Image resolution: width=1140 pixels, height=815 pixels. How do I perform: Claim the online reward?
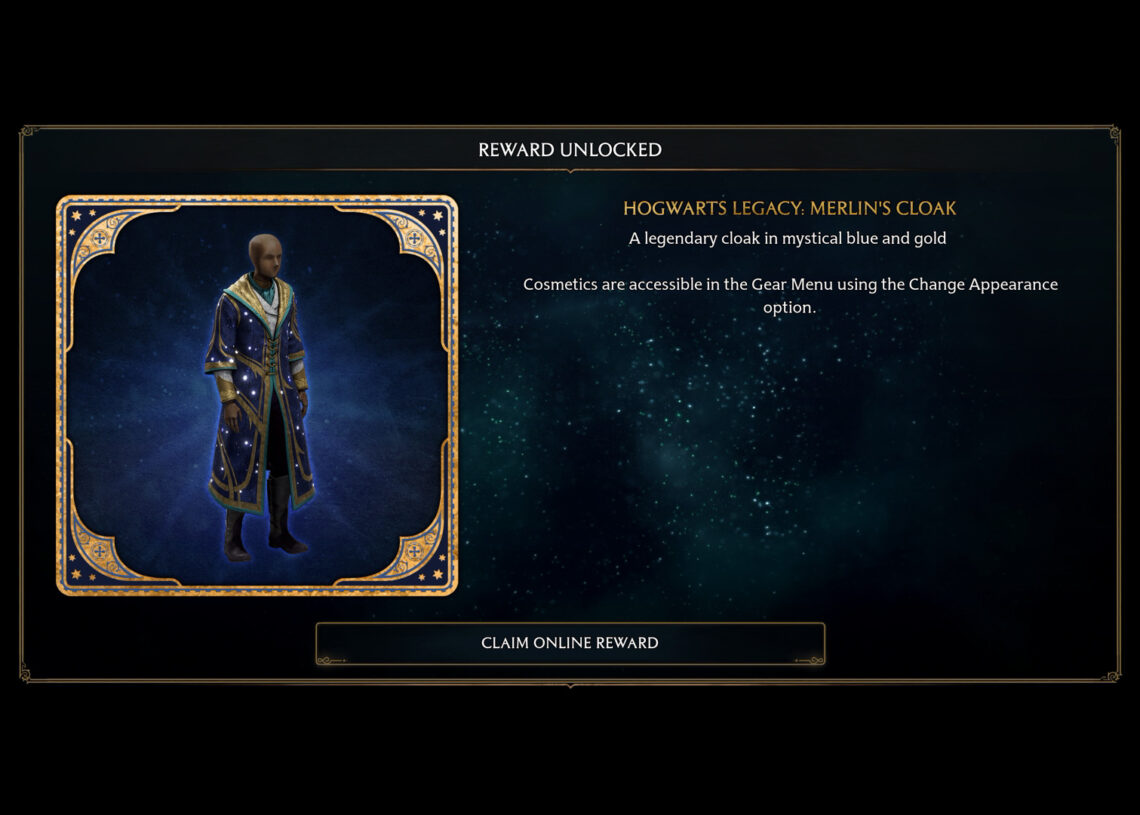(570, 643)
